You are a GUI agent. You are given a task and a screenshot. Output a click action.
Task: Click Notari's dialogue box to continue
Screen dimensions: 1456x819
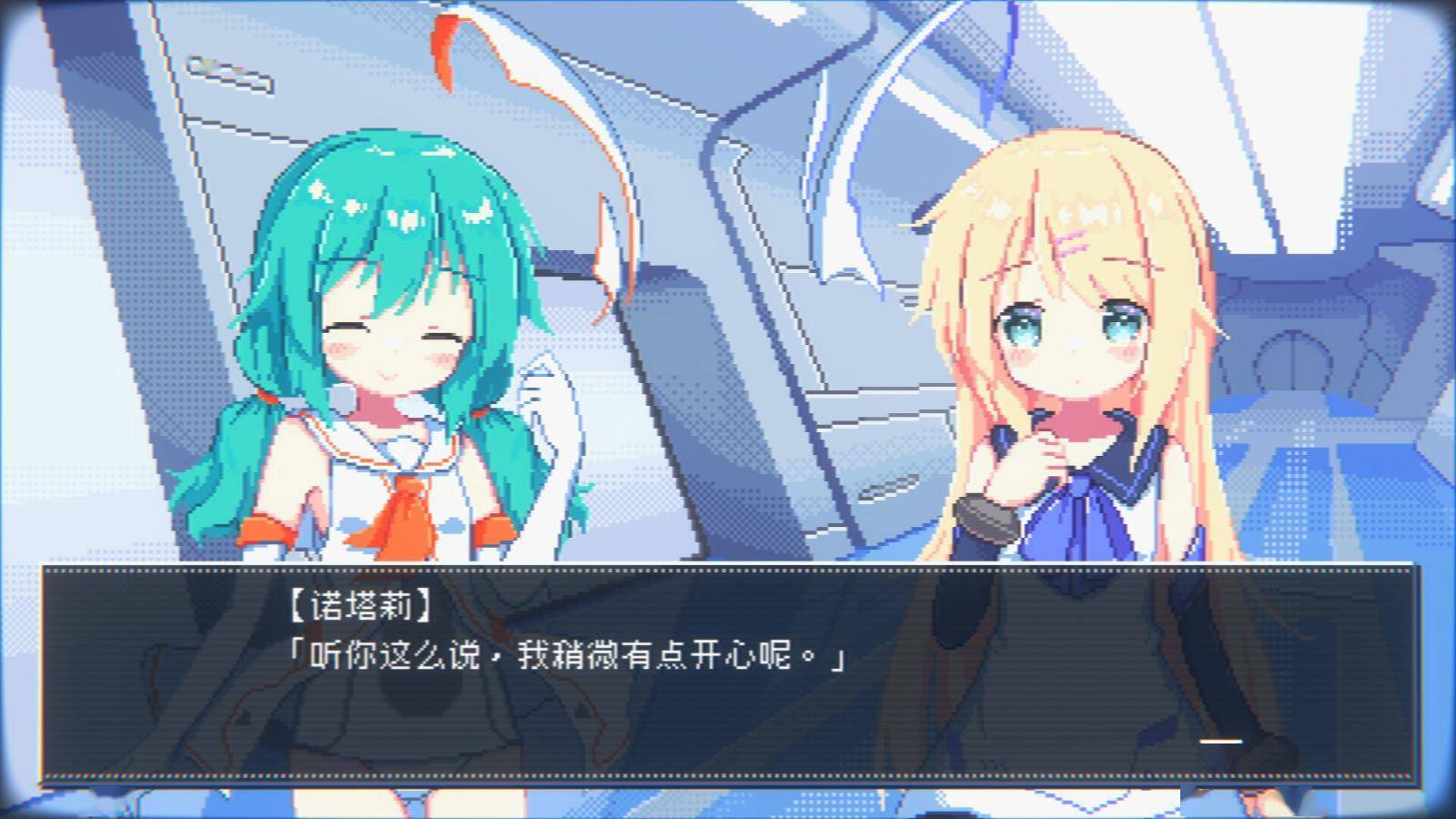[x=728, y=673]
